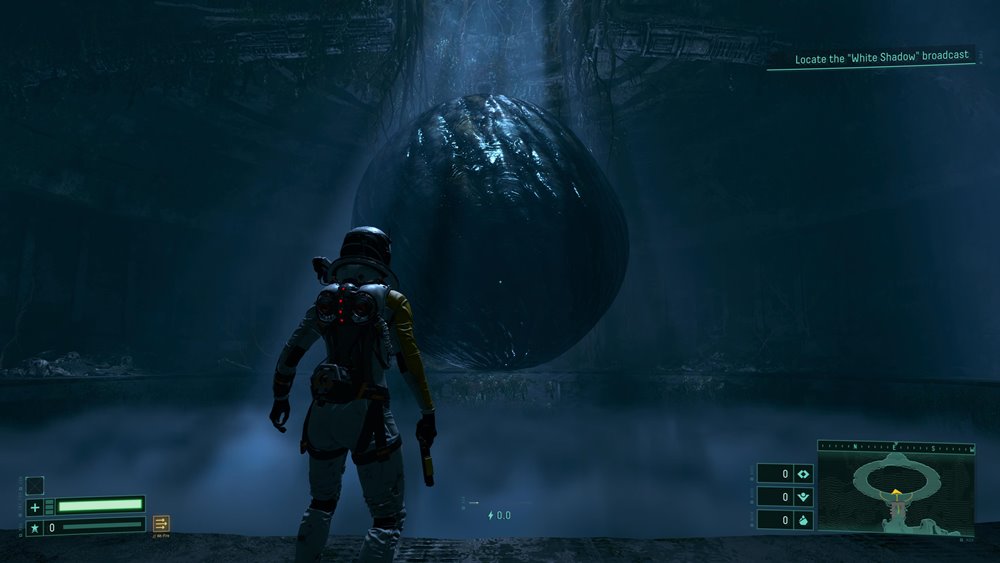The image size is (1000, 563).
Task: Click the ether V-shaped resource icon
Action: tap(803, 497)
